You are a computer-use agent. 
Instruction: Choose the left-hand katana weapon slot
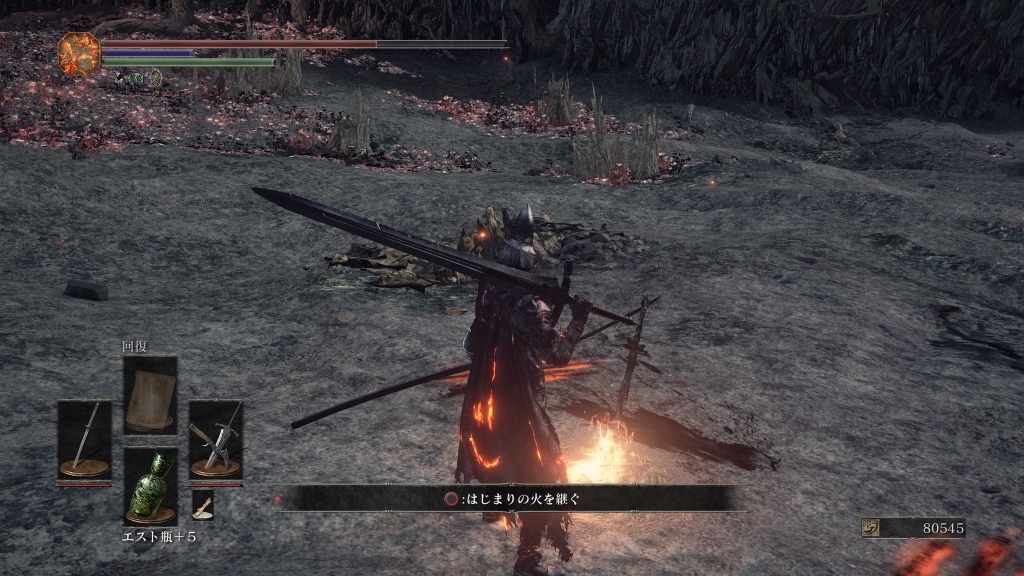[84, 439]
